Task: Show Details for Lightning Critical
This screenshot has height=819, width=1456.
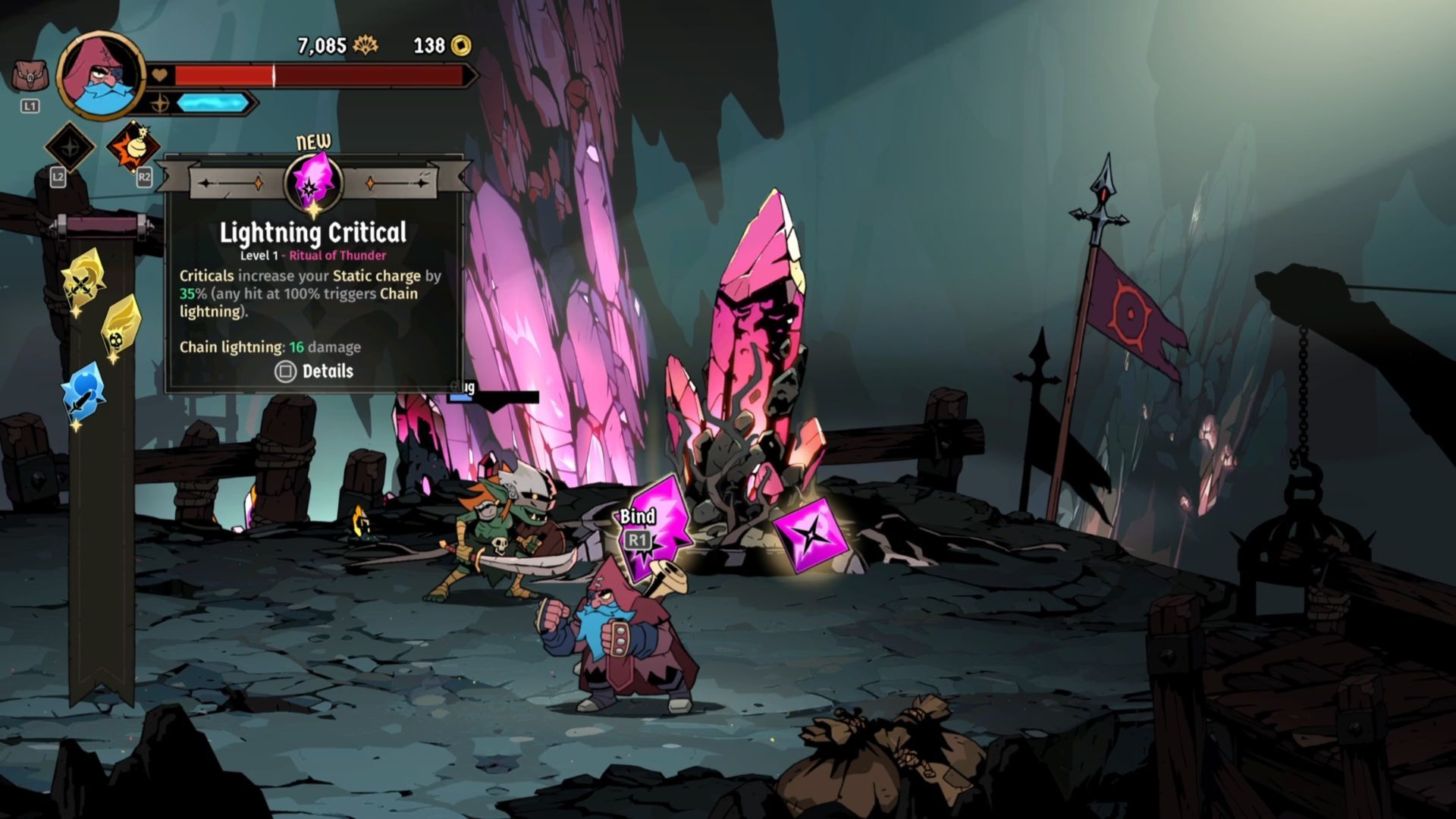Action: click(x=314, y=371)
